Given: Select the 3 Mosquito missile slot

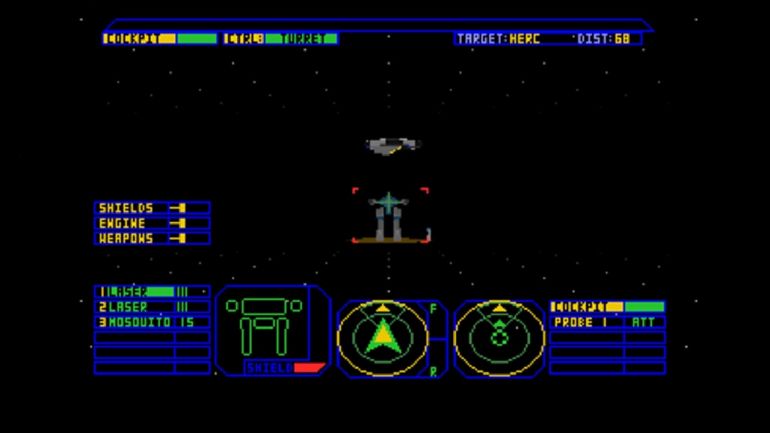Looking at the screenshot, I should pos(152,322).
